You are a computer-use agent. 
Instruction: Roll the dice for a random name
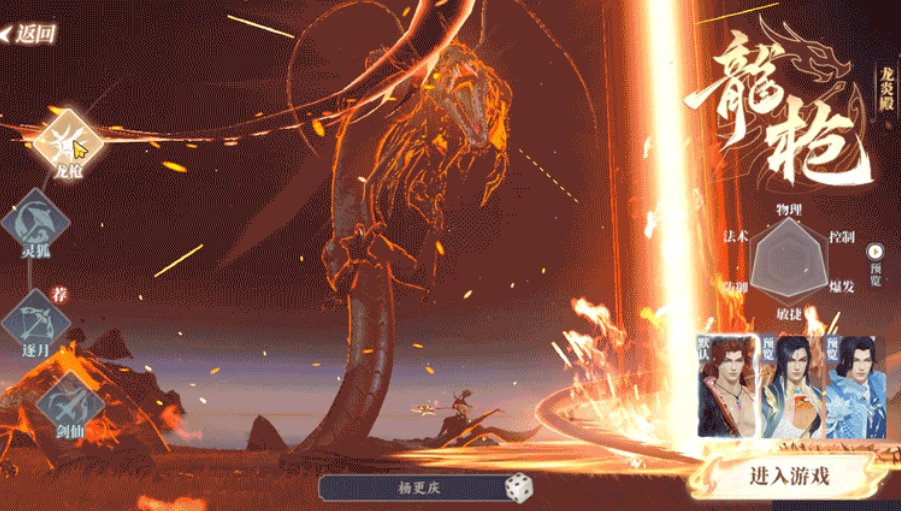coord(519,489)
